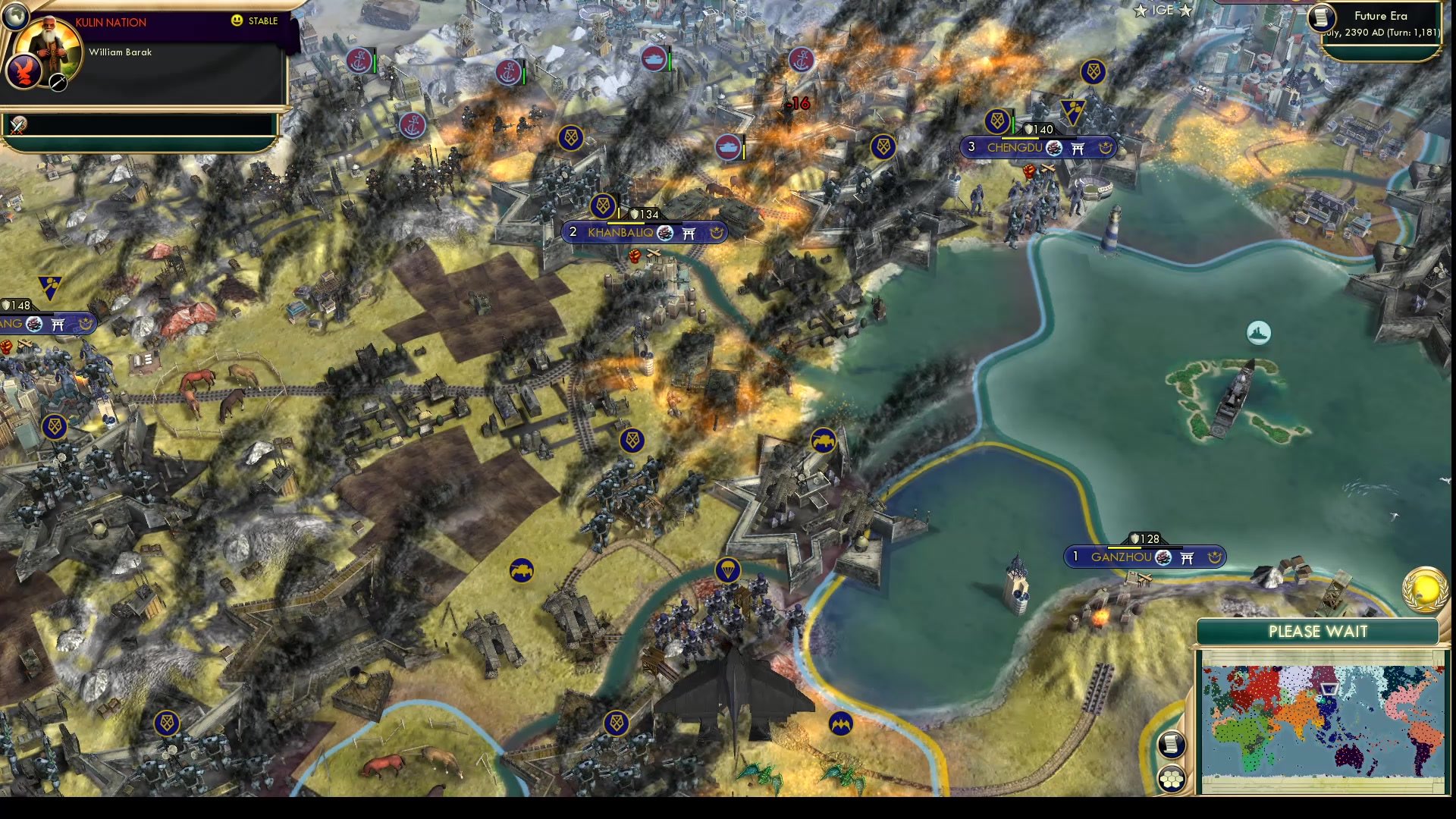
Task: Click the smiley STABLE happiness indicator
Action: (x=237, y=22)
